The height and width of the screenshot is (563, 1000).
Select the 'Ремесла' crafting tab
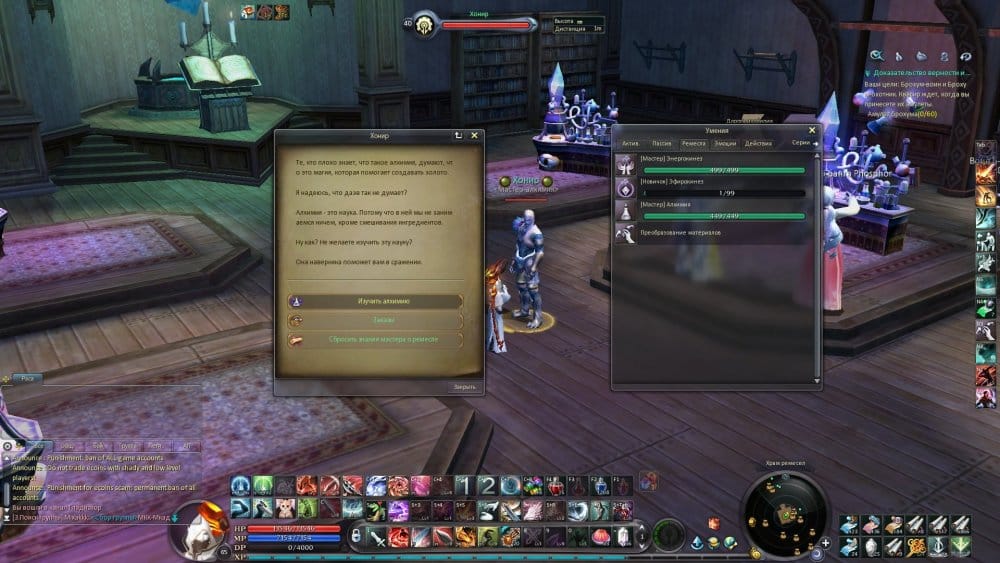point(693,144)
